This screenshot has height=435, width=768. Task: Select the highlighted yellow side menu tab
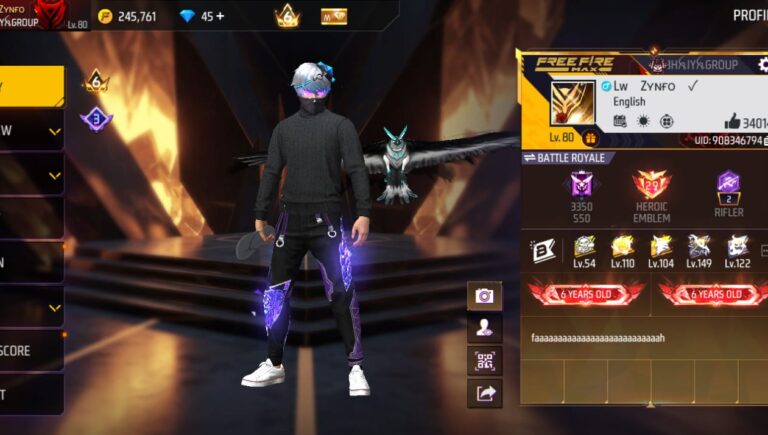pos(30,86)
